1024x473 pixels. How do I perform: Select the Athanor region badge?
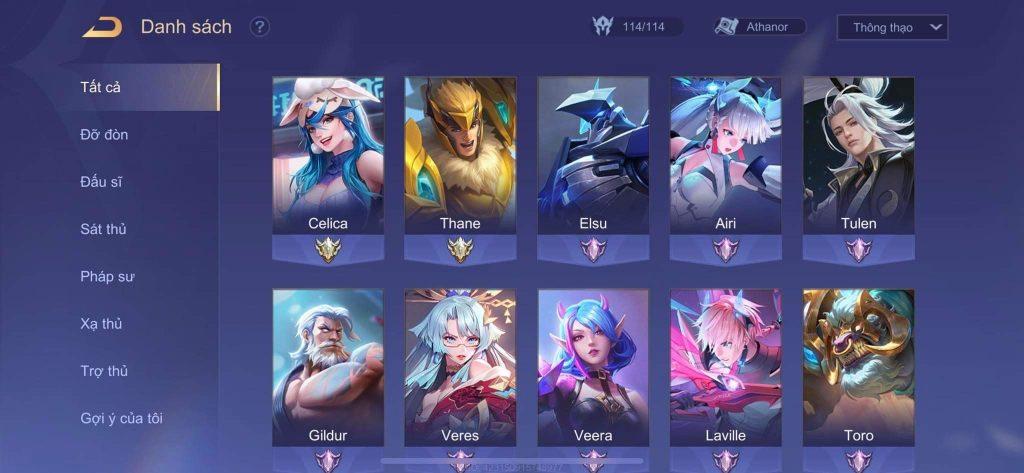coord(761,27)
